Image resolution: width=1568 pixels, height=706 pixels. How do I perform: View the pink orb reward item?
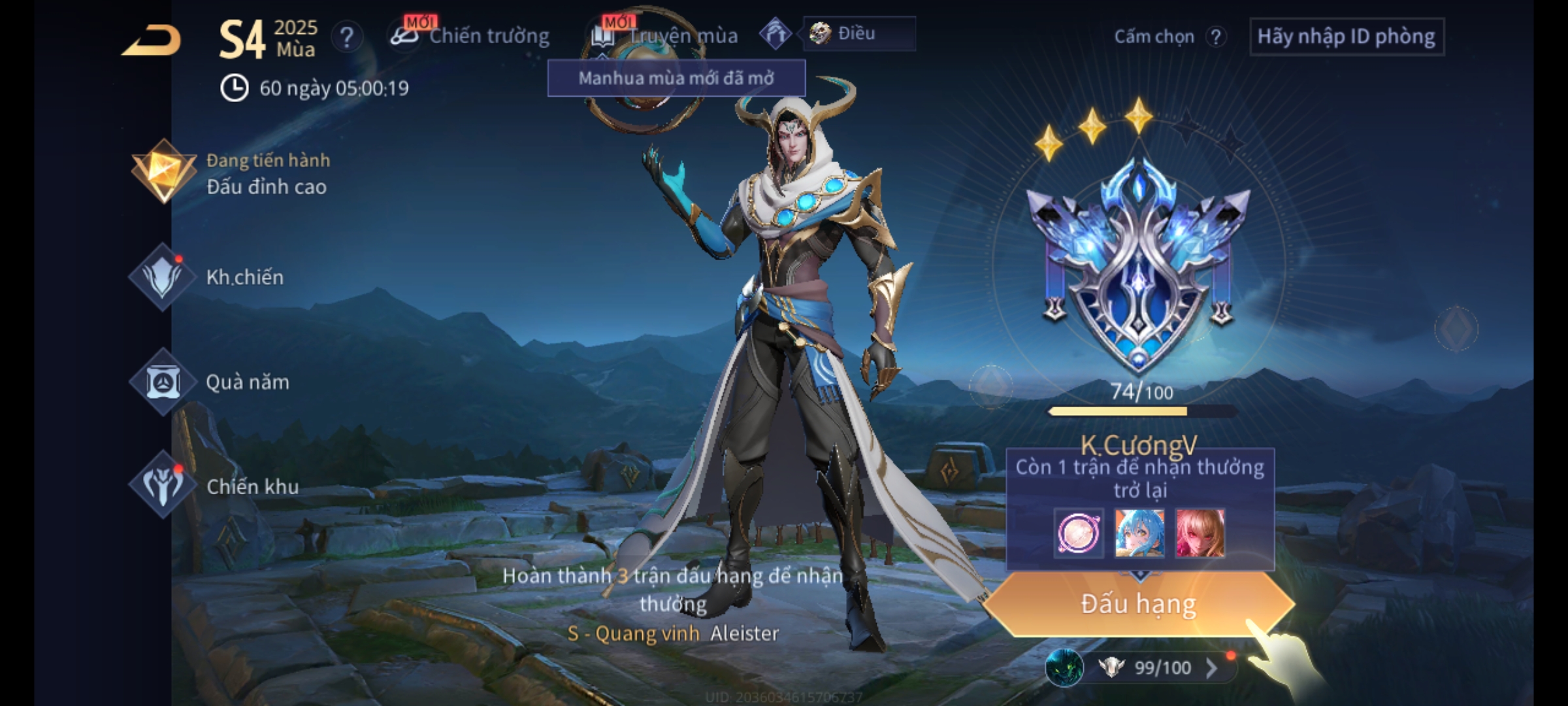point(1079,533)
